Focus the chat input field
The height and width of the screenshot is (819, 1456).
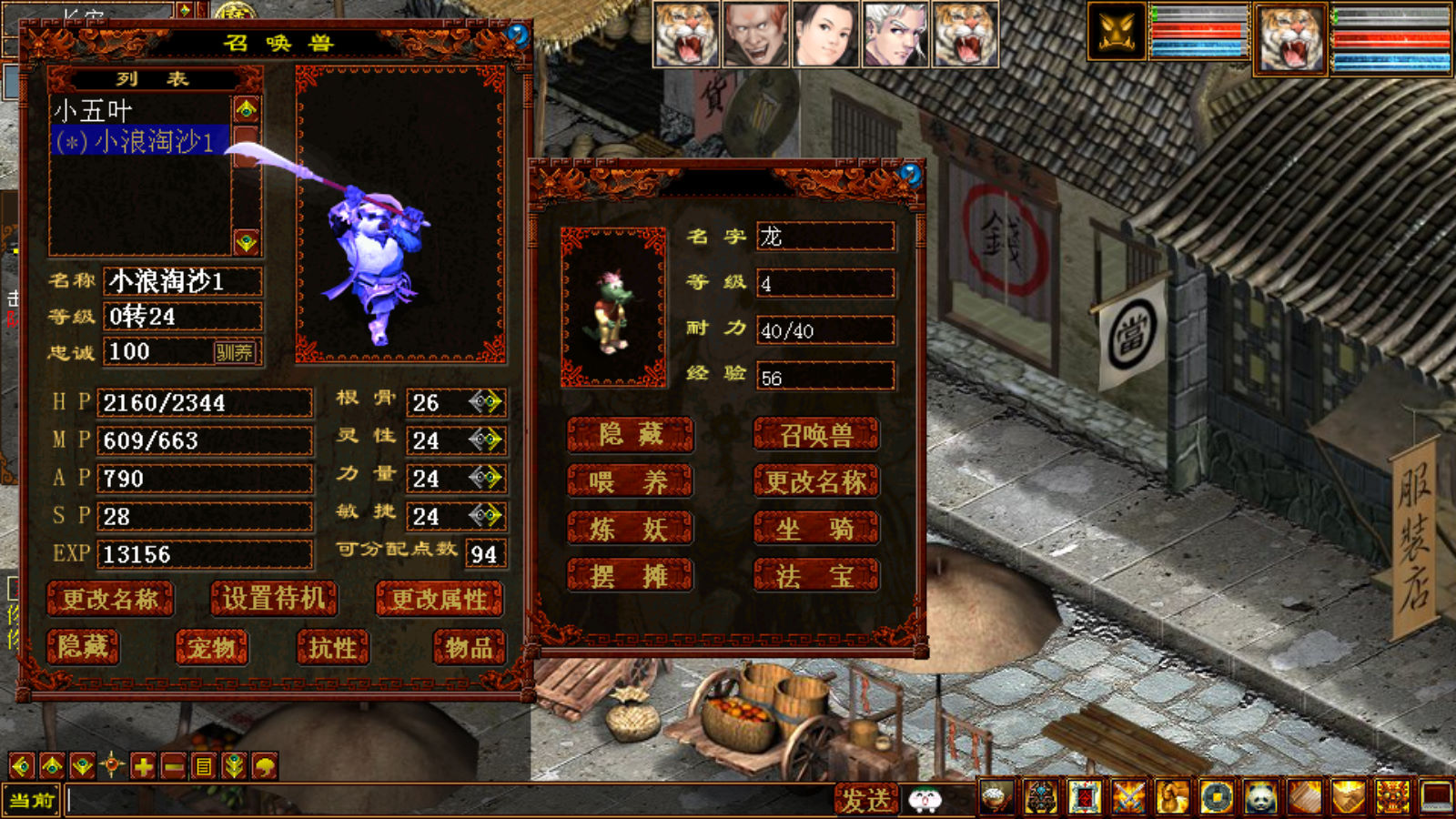446,801
